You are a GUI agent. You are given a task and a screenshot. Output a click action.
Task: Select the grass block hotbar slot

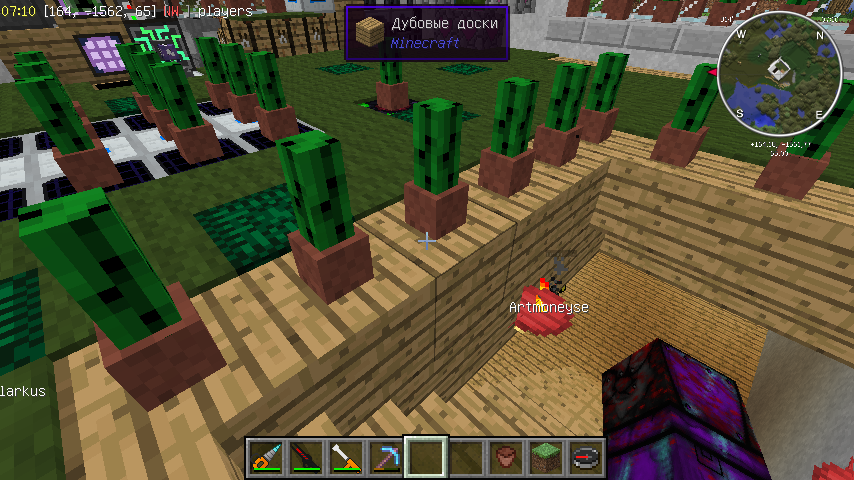tap(545, 458)
